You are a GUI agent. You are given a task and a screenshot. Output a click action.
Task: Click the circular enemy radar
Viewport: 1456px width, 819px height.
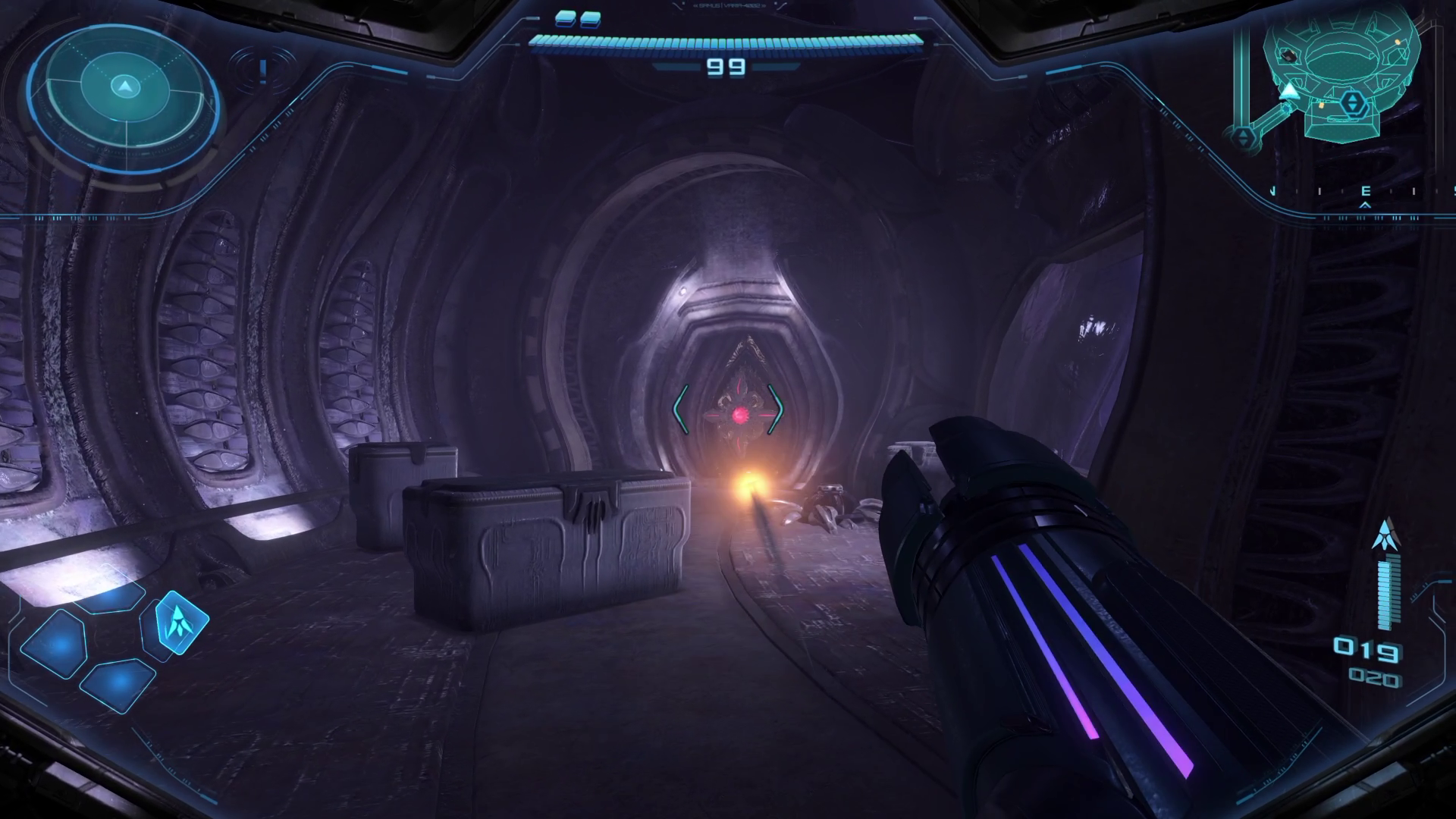pyautogui.click(x=124, y=89)
